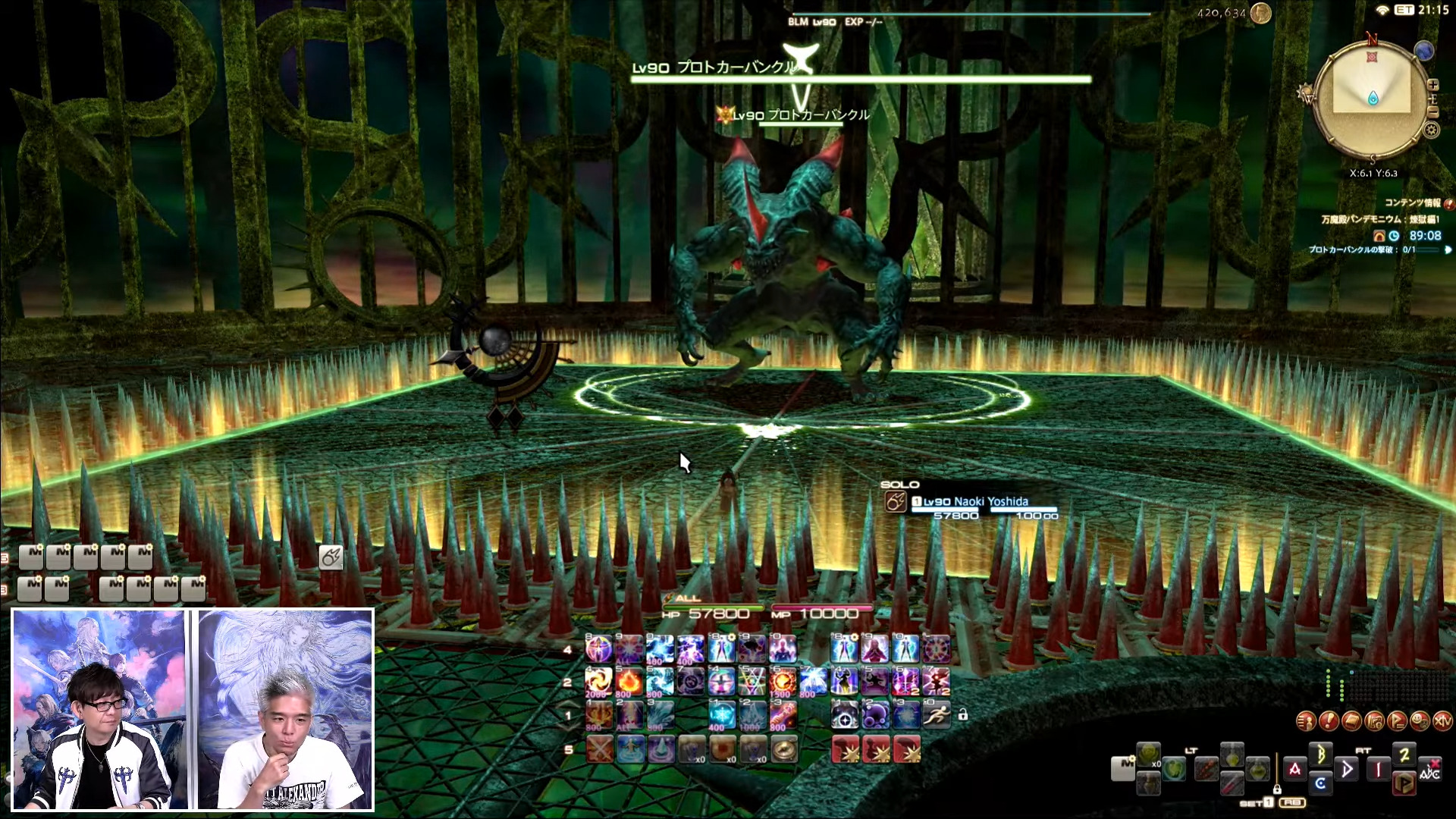Viewport: 1456px width, 819px height.
Task: Select the blue C waymark
Action: coord(1320,783)
